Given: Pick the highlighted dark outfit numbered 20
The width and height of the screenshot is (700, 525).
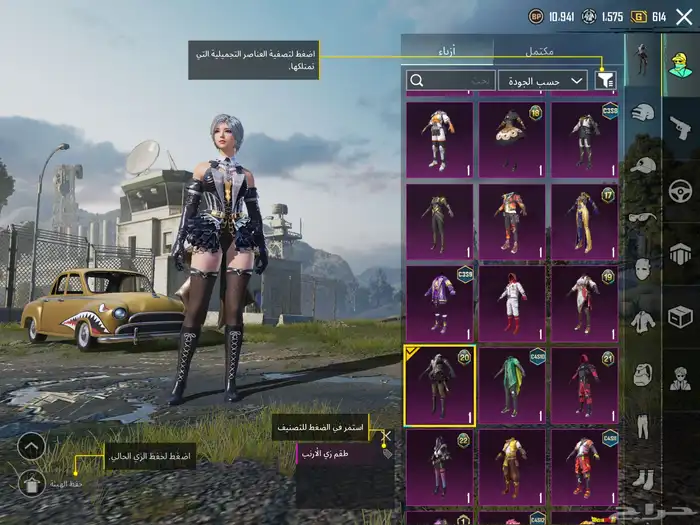Looking at the screenshot, I should (440, 385).
